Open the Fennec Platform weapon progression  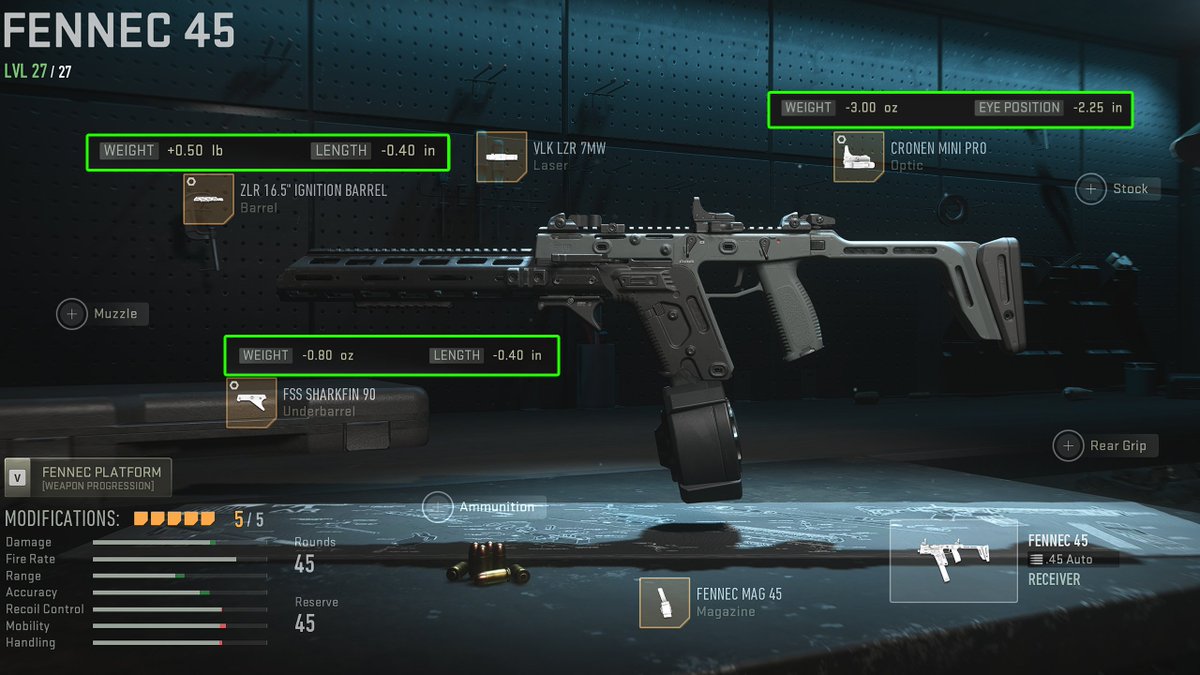click(88, 478)
